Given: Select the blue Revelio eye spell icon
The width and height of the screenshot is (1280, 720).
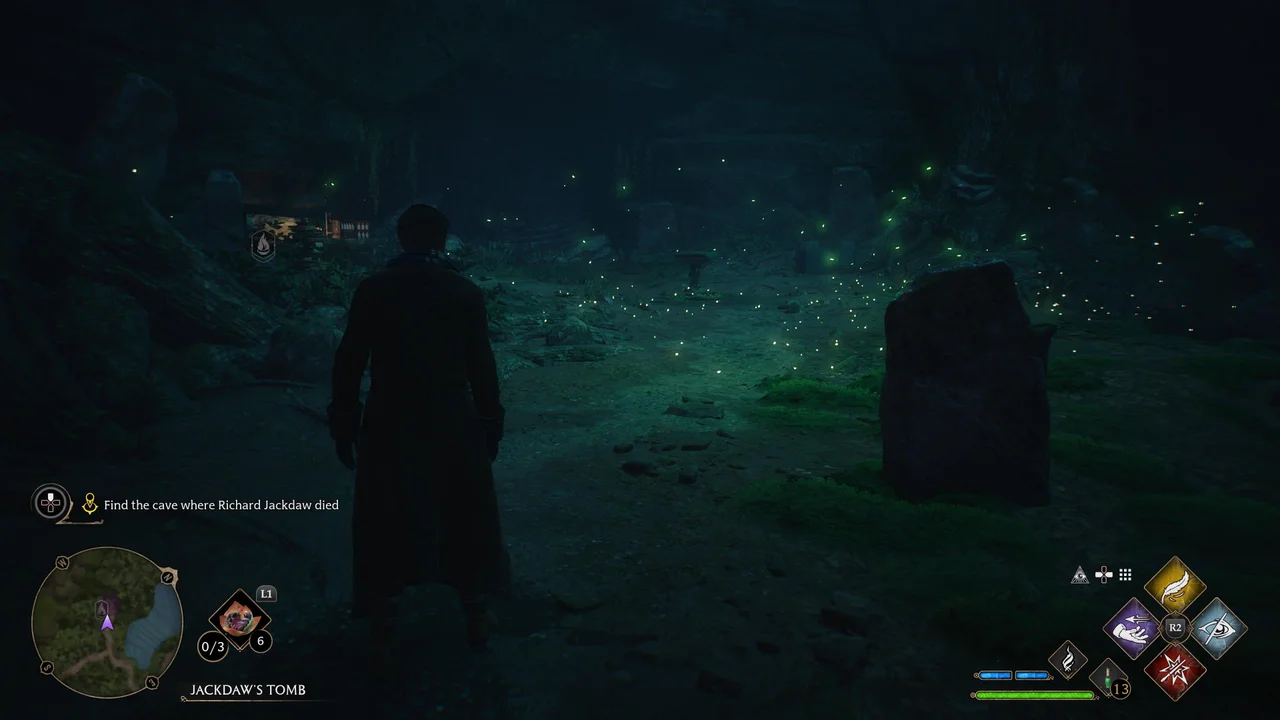Looking at the screenshot, I should coord(1221,628).
